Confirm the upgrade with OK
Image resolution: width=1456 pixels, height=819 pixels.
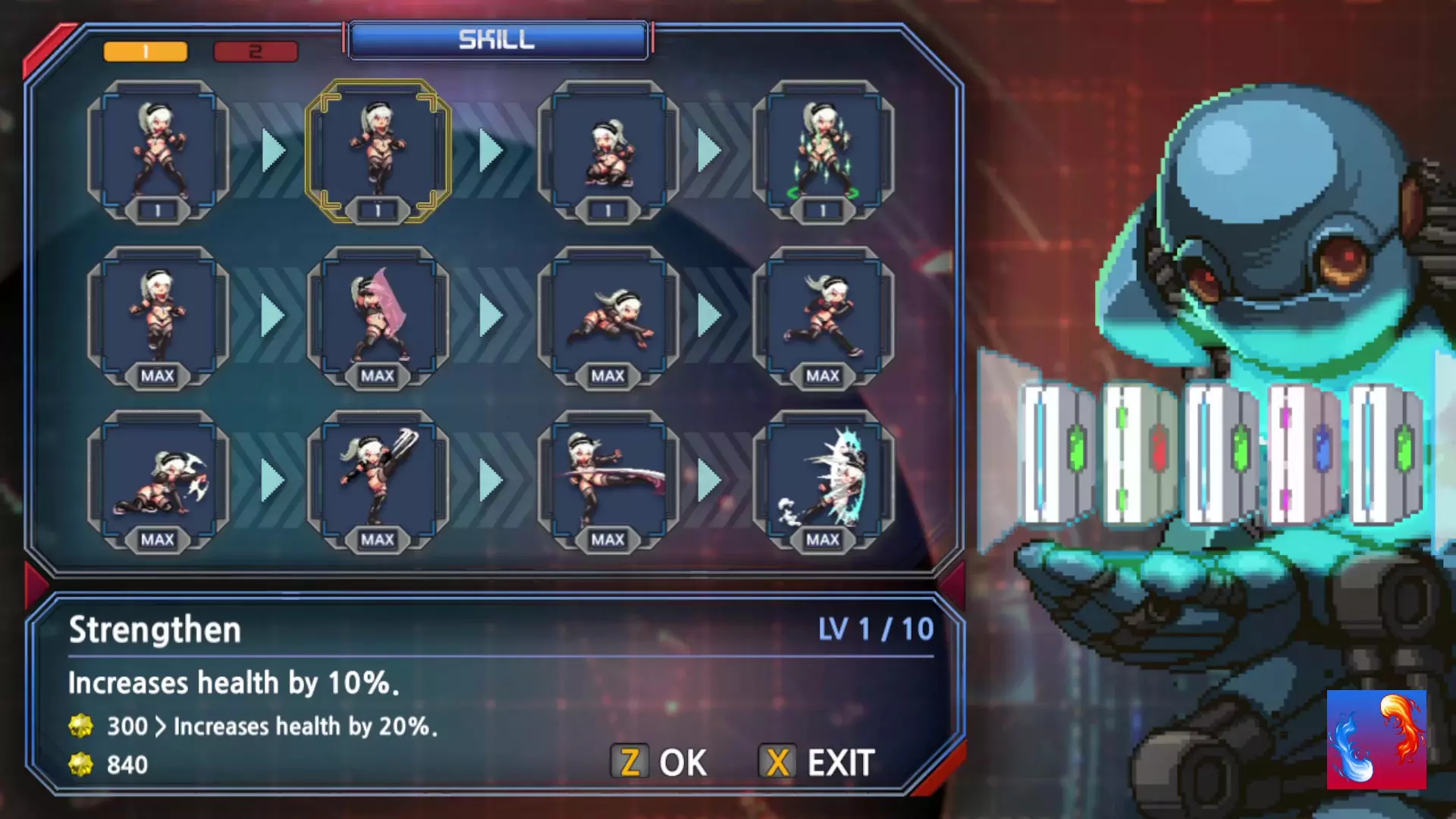pos(660,762)
